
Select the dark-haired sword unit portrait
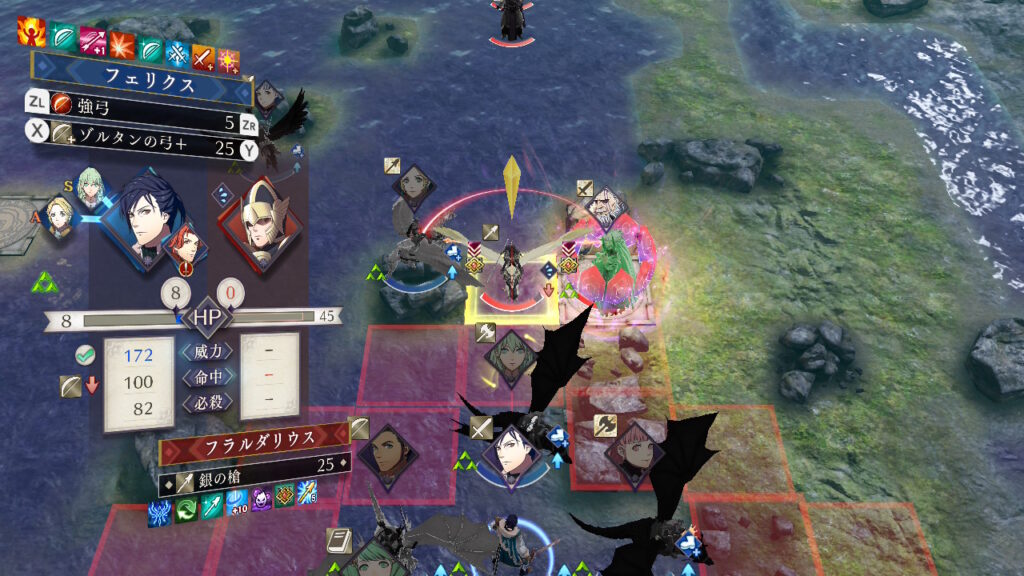pyautogui.click(x=507, y=456)
